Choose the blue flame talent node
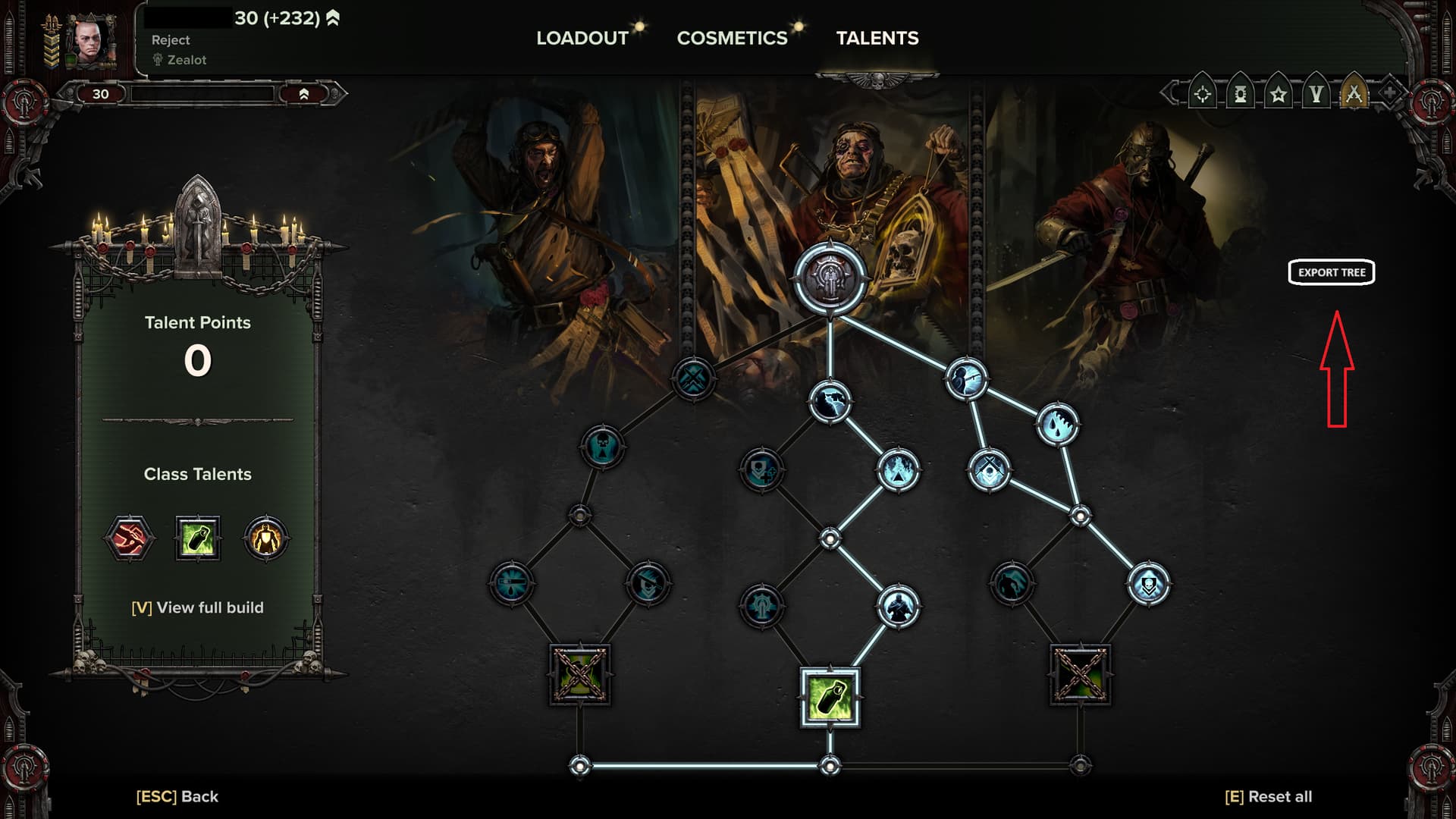Viewport: 1456px width, 819px height. click(899, 470)
